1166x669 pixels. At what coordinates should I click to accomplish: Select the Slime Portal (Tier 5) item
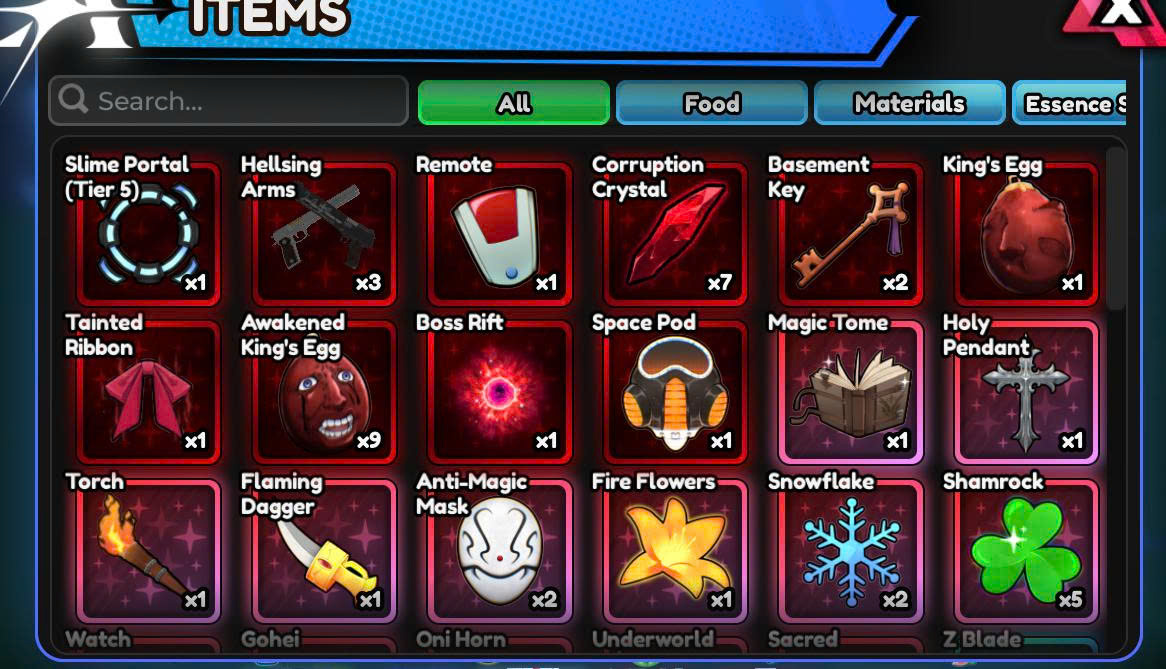coord(147,234)
